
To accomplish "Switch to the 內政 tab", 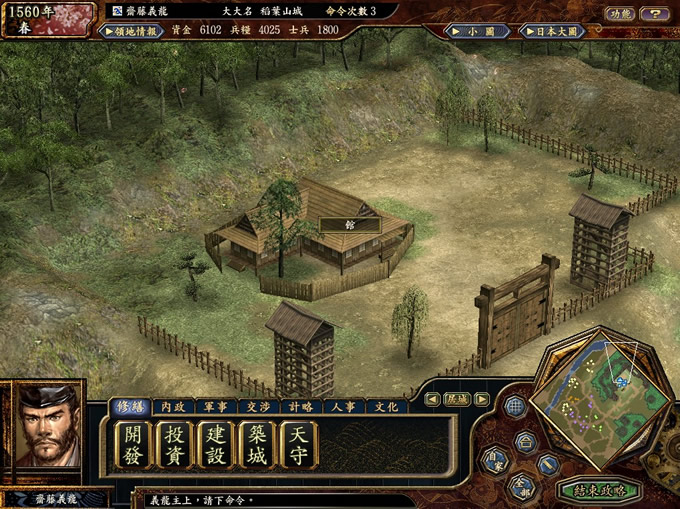I will pyautogui.click(x=173, y=407).
